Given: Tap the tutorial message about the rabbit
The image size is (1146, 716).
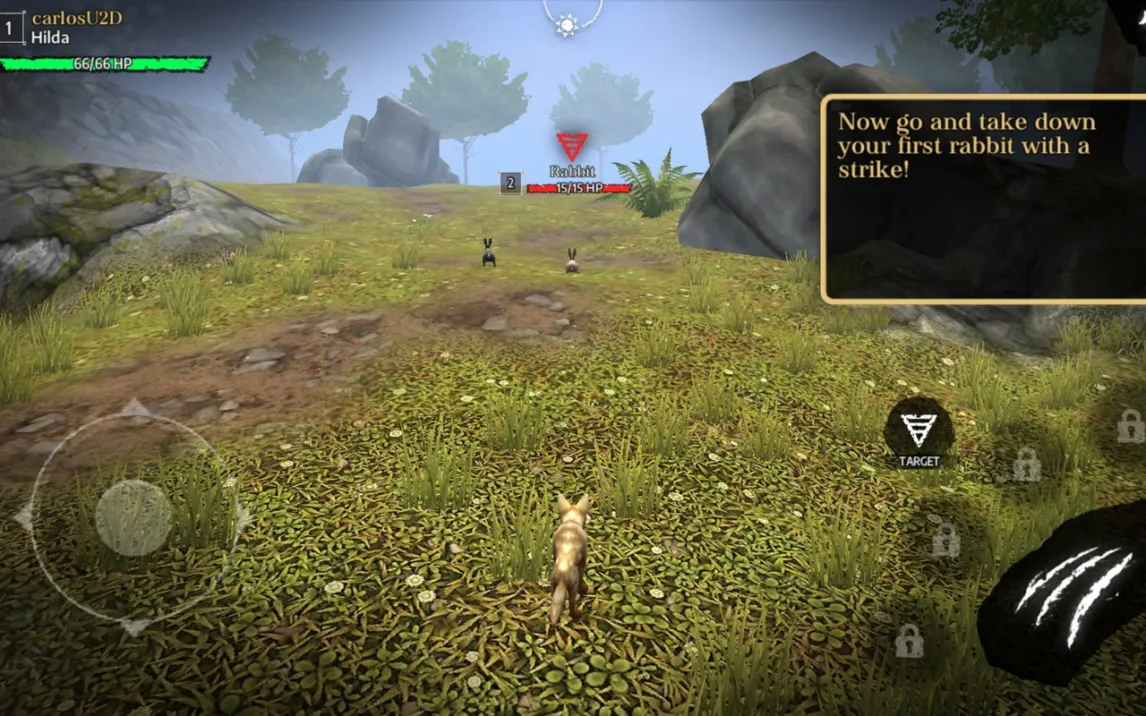Looking at the screenshot, I should (x=982, y=198).
